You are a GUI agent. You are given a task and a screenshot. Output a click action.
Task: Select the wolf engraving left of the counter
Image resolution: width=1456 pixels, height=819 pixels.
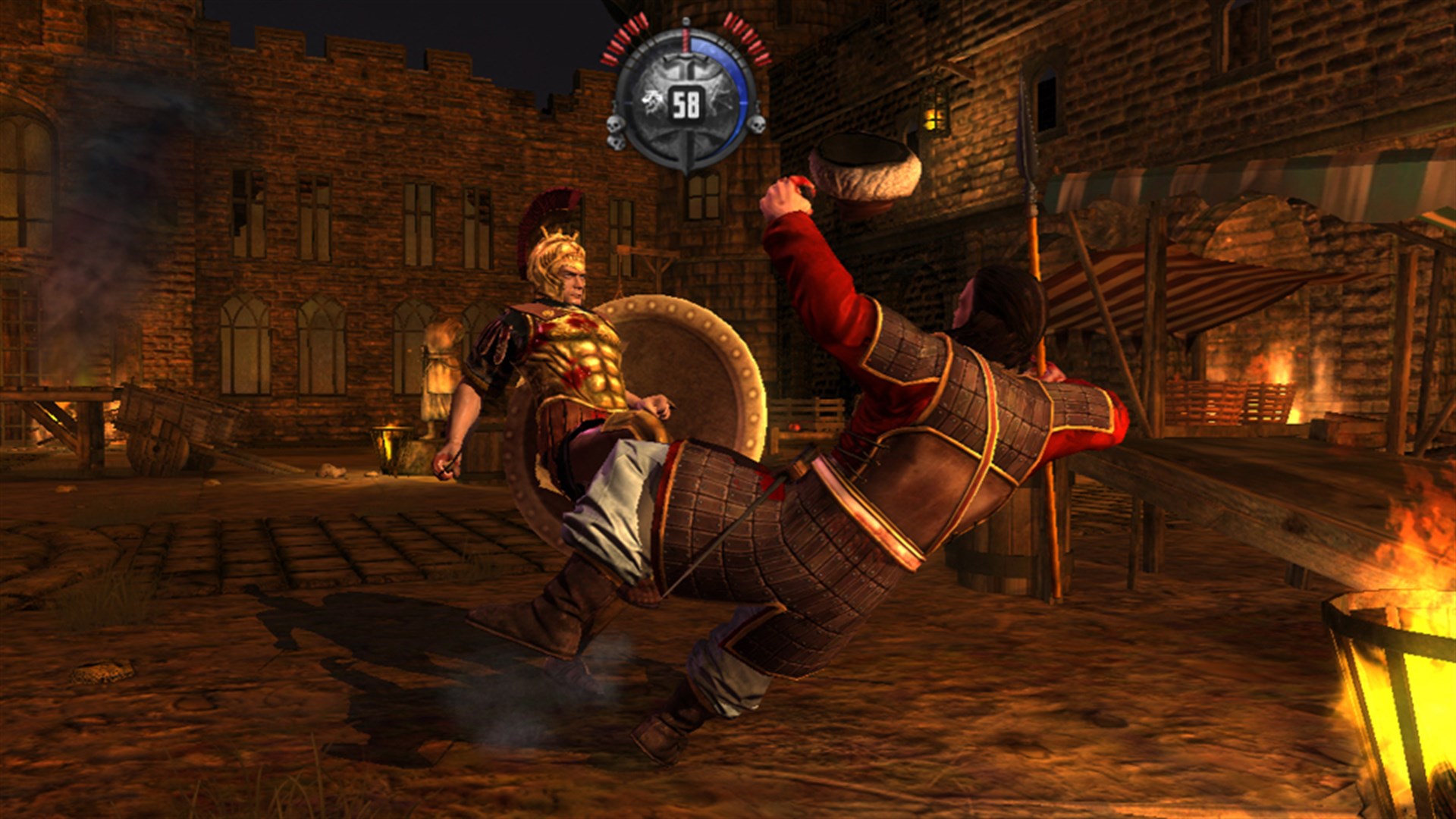coord(651,99)
